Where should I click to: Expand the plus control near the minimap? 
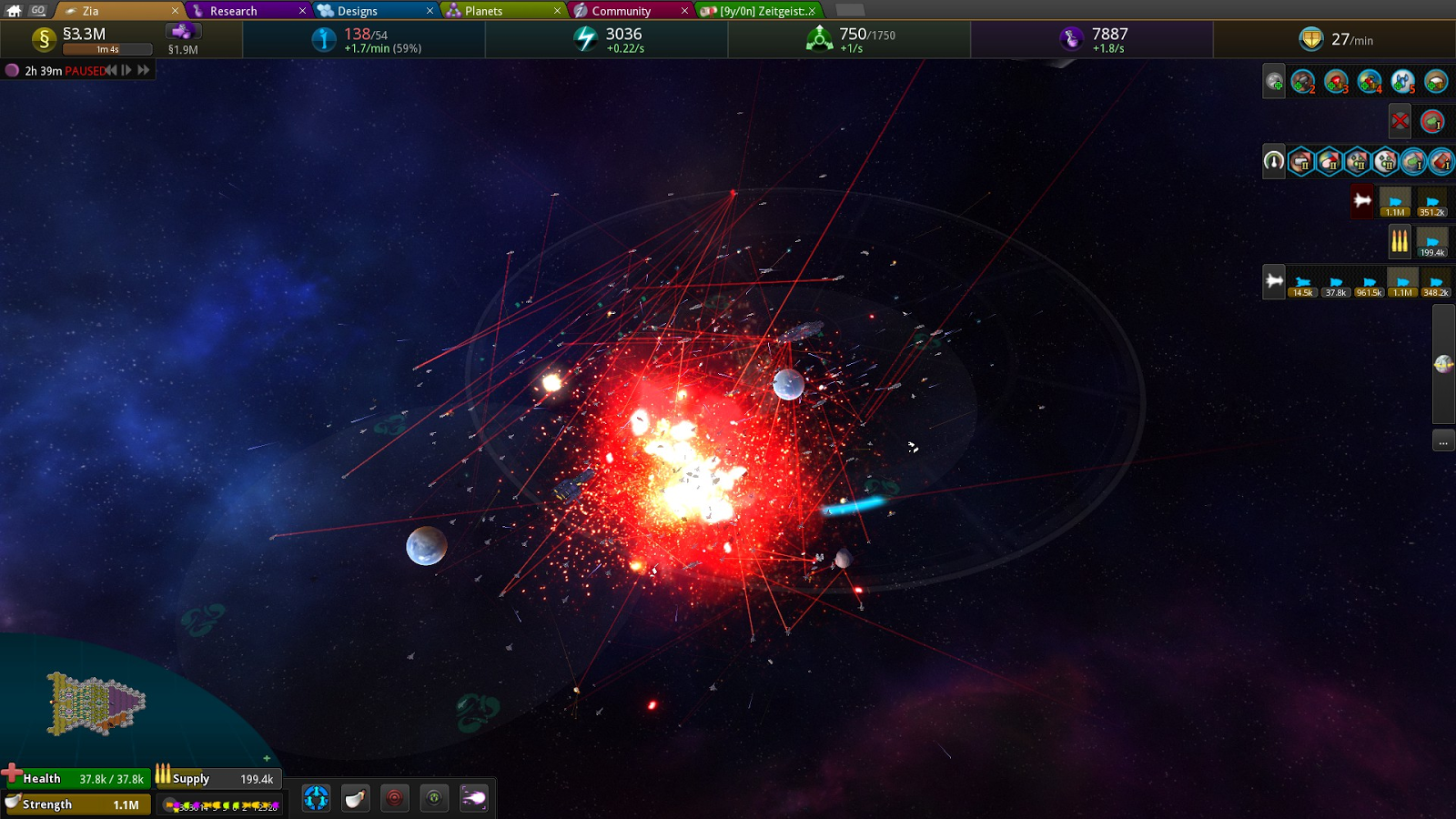tap(265, 757)
